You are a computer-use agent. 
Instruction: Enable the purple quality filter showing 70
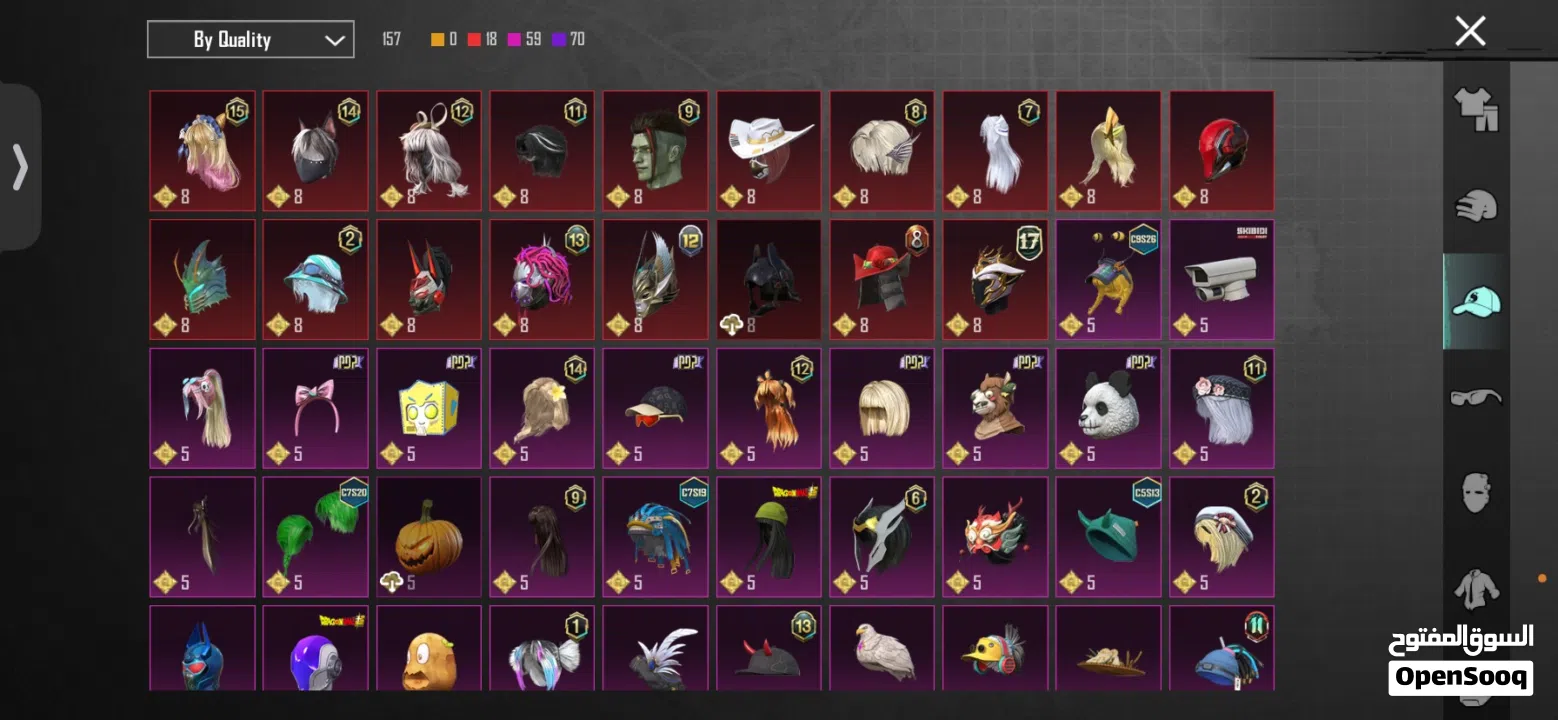click(x=562, y=39)
